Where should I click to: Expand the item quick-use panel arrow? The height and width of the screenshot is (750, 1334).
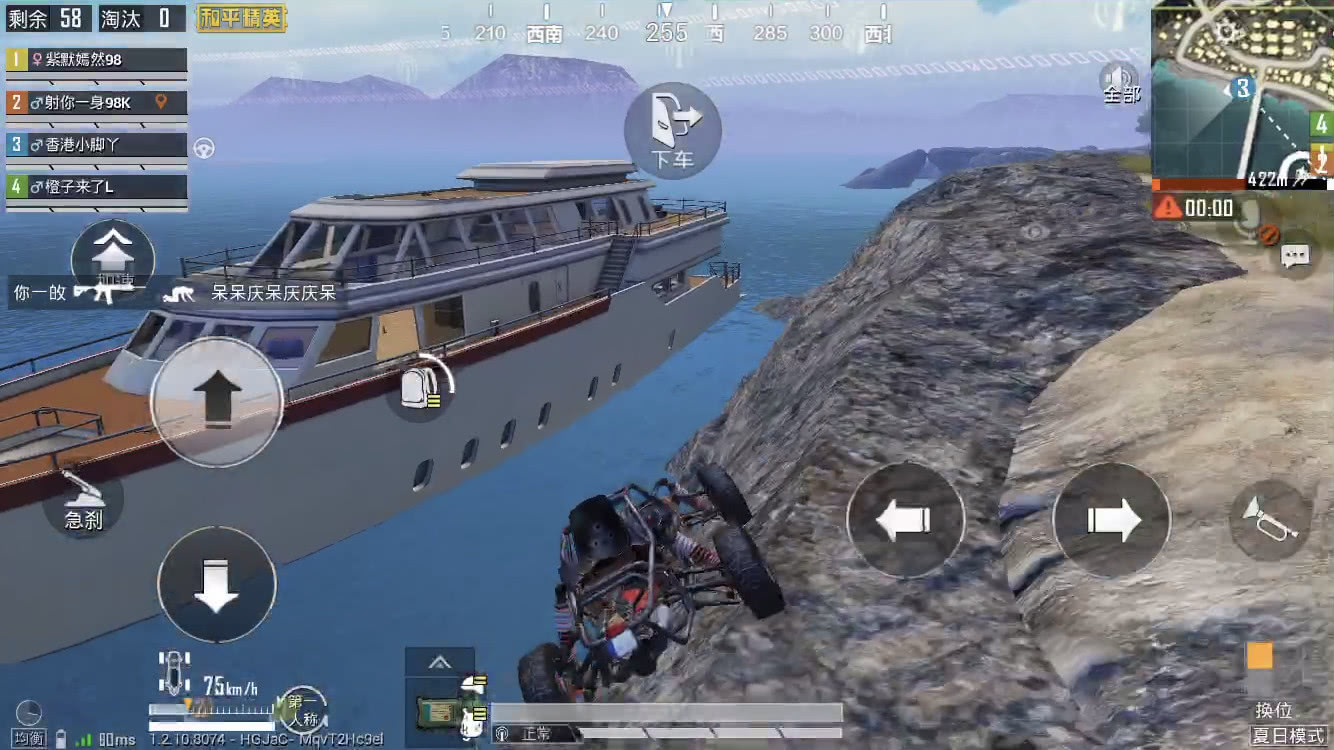[x=438, y=662]
